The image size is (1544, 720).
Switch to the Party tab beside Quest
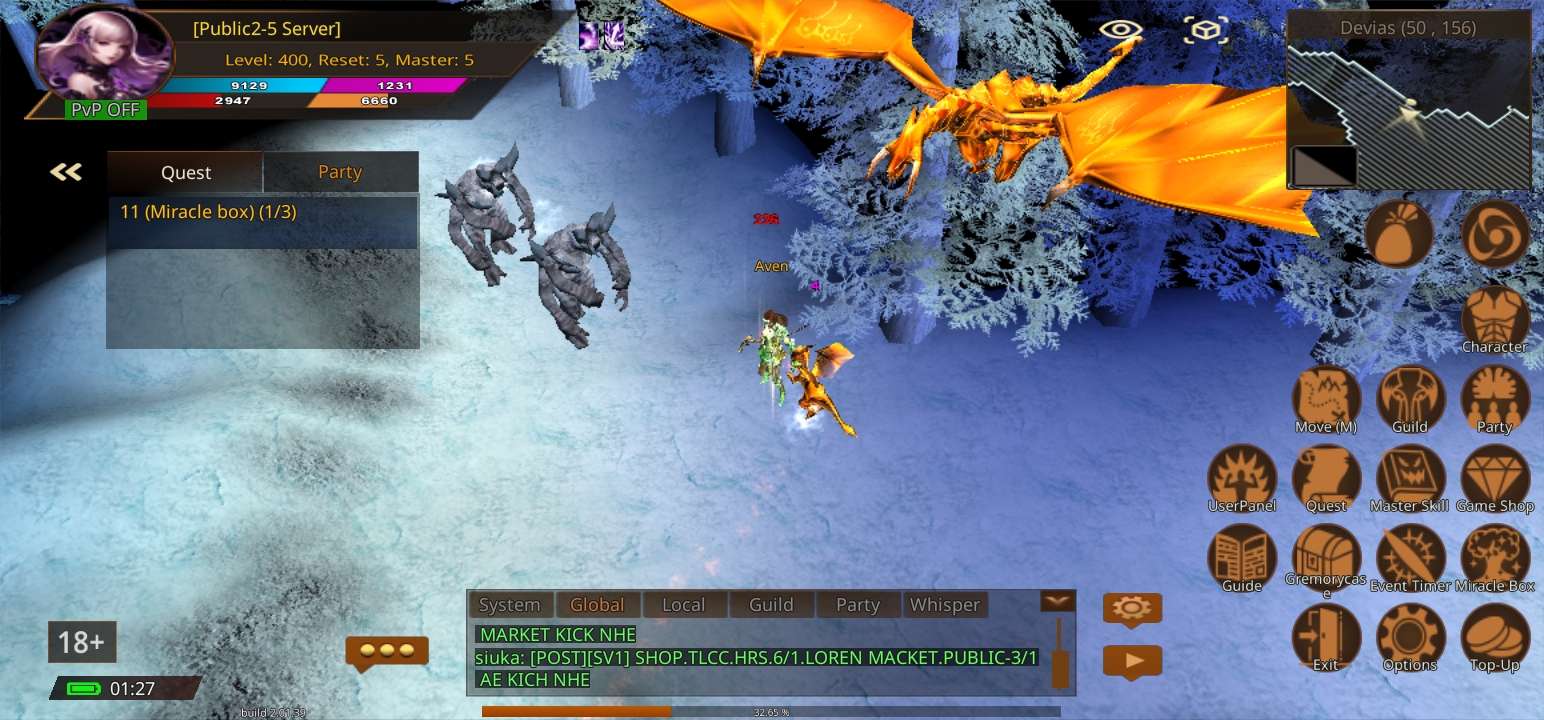[340, 172]
